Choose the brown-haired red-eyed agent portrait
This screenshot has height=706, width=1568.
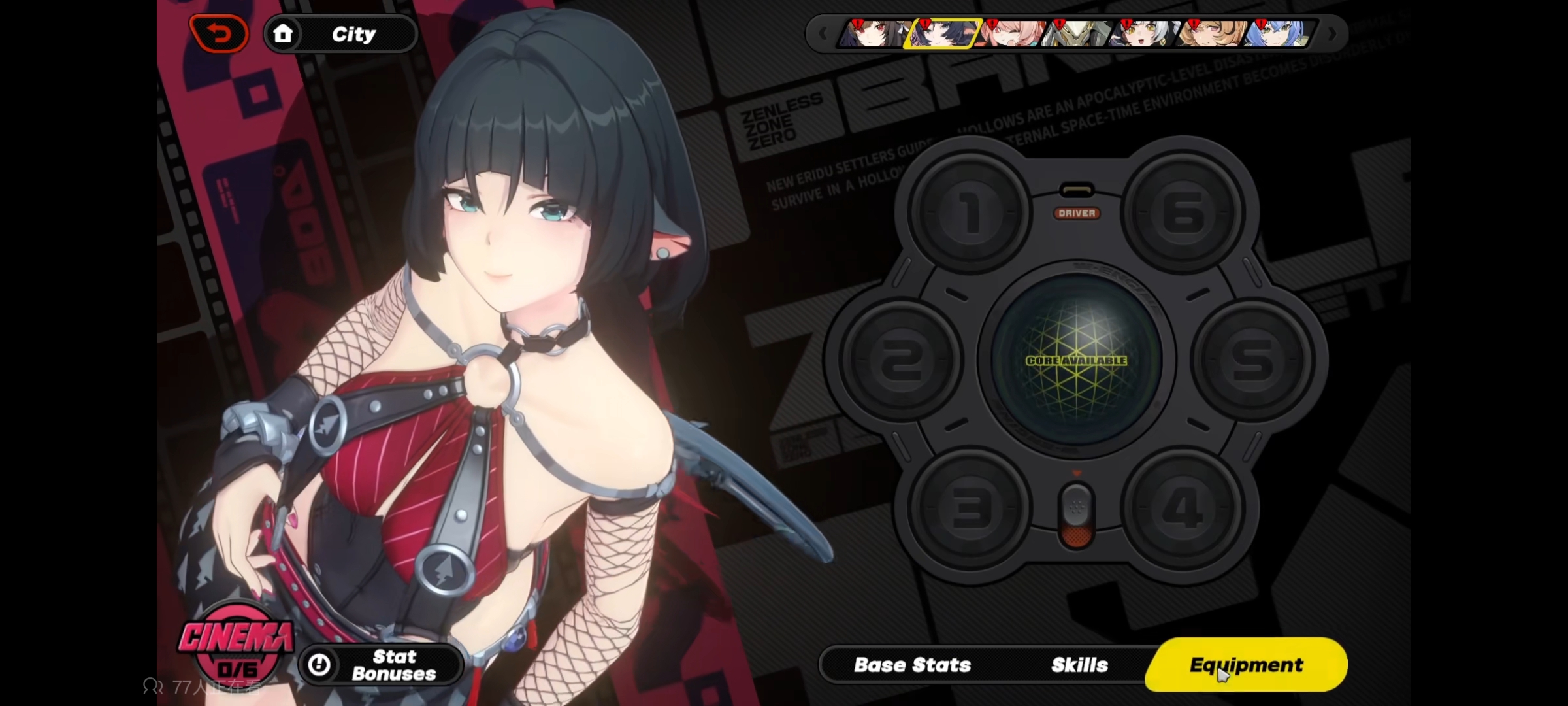tap(872, 33)
